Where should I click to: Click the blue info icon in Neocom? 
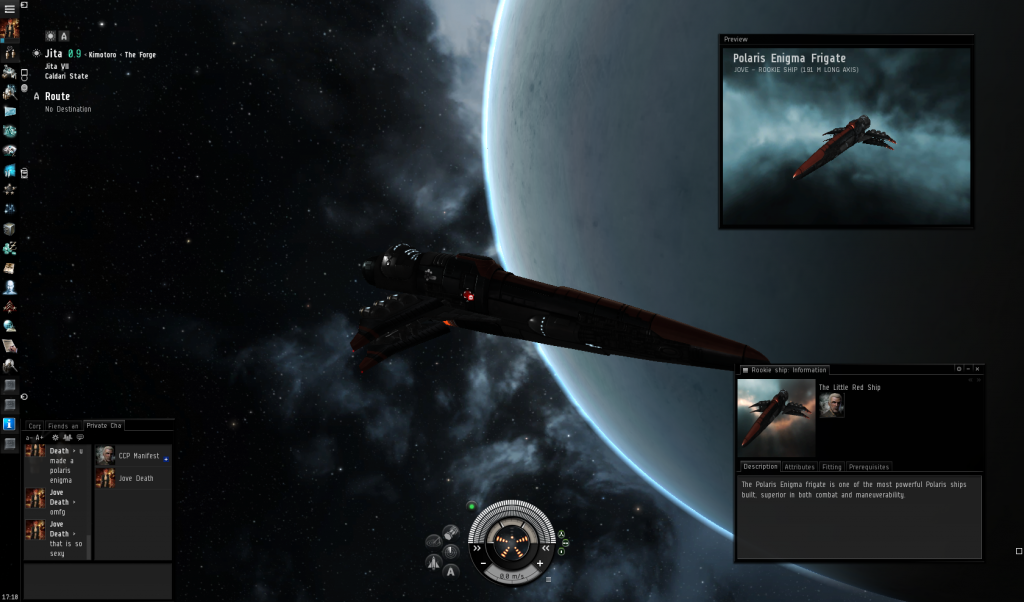tap(10, 424)
